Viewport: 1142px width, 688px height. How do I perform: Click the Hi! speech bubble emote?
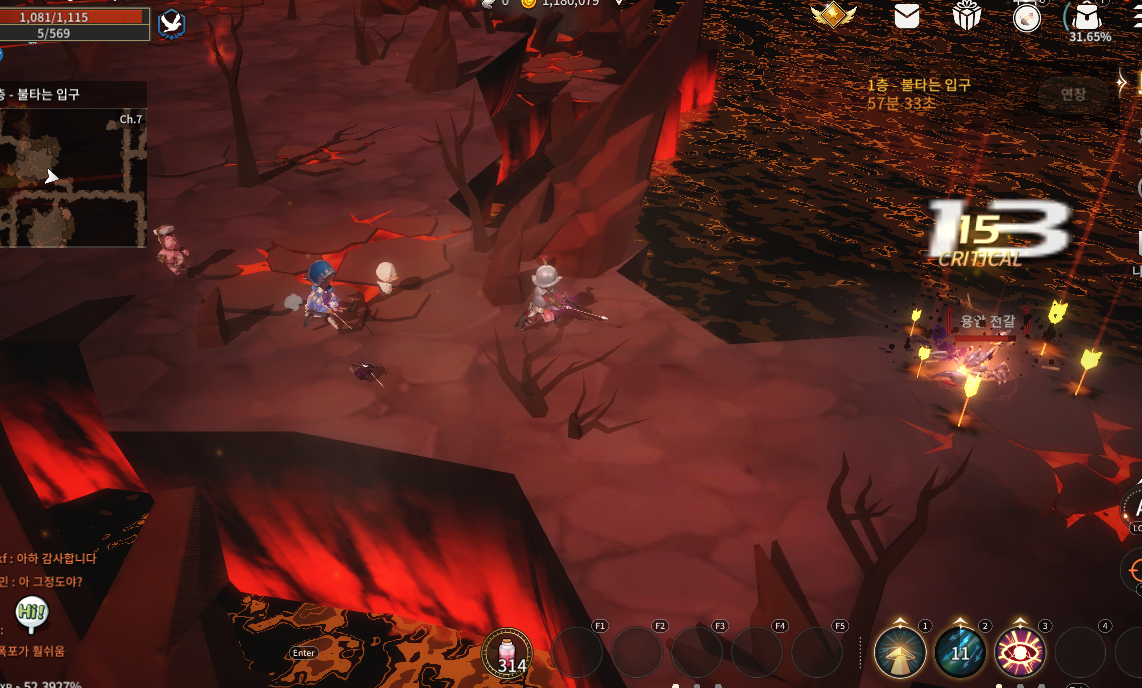[x=31, y=612]
